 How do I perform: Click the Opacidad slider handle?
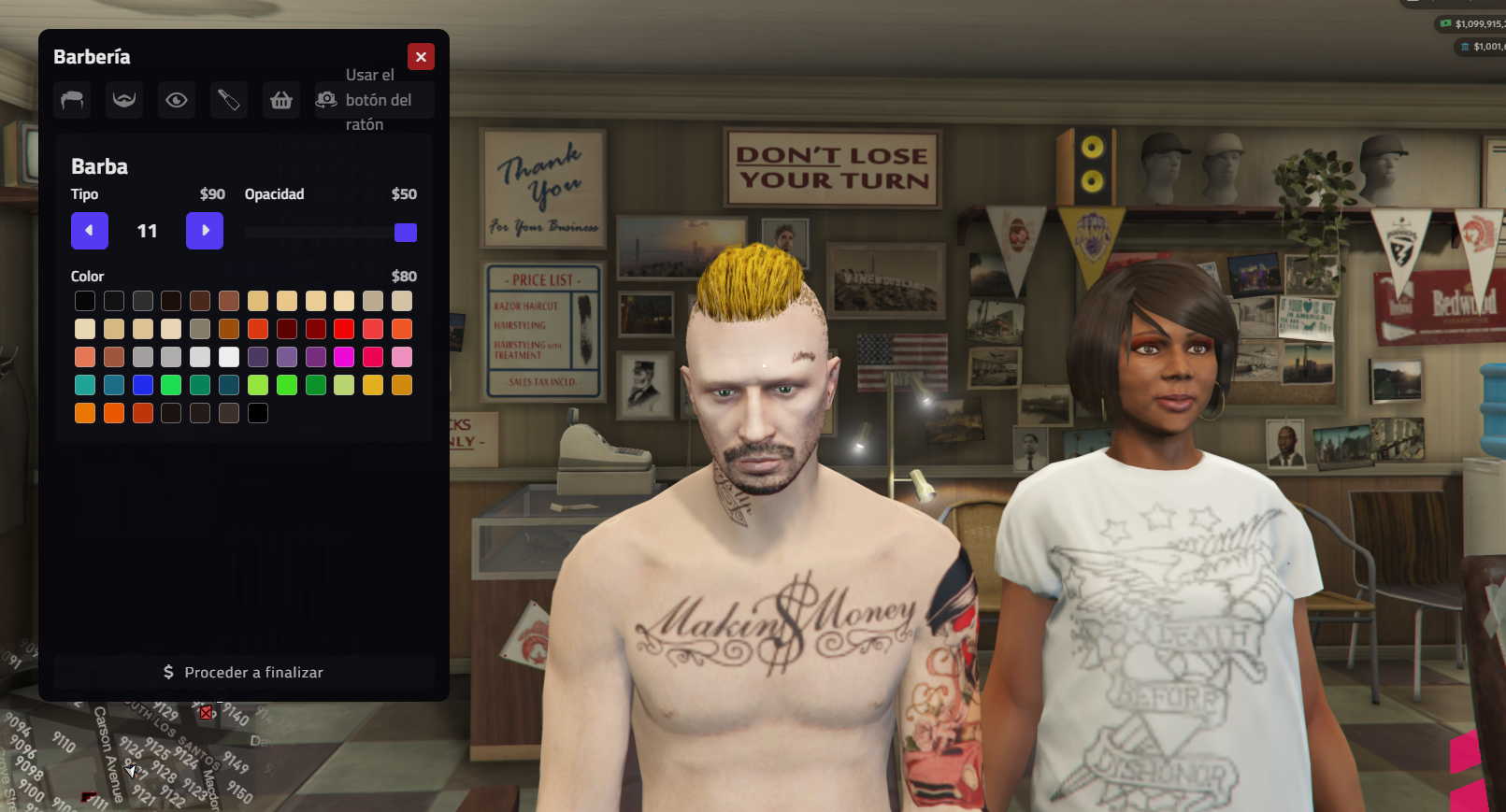[x=406, y=233]
